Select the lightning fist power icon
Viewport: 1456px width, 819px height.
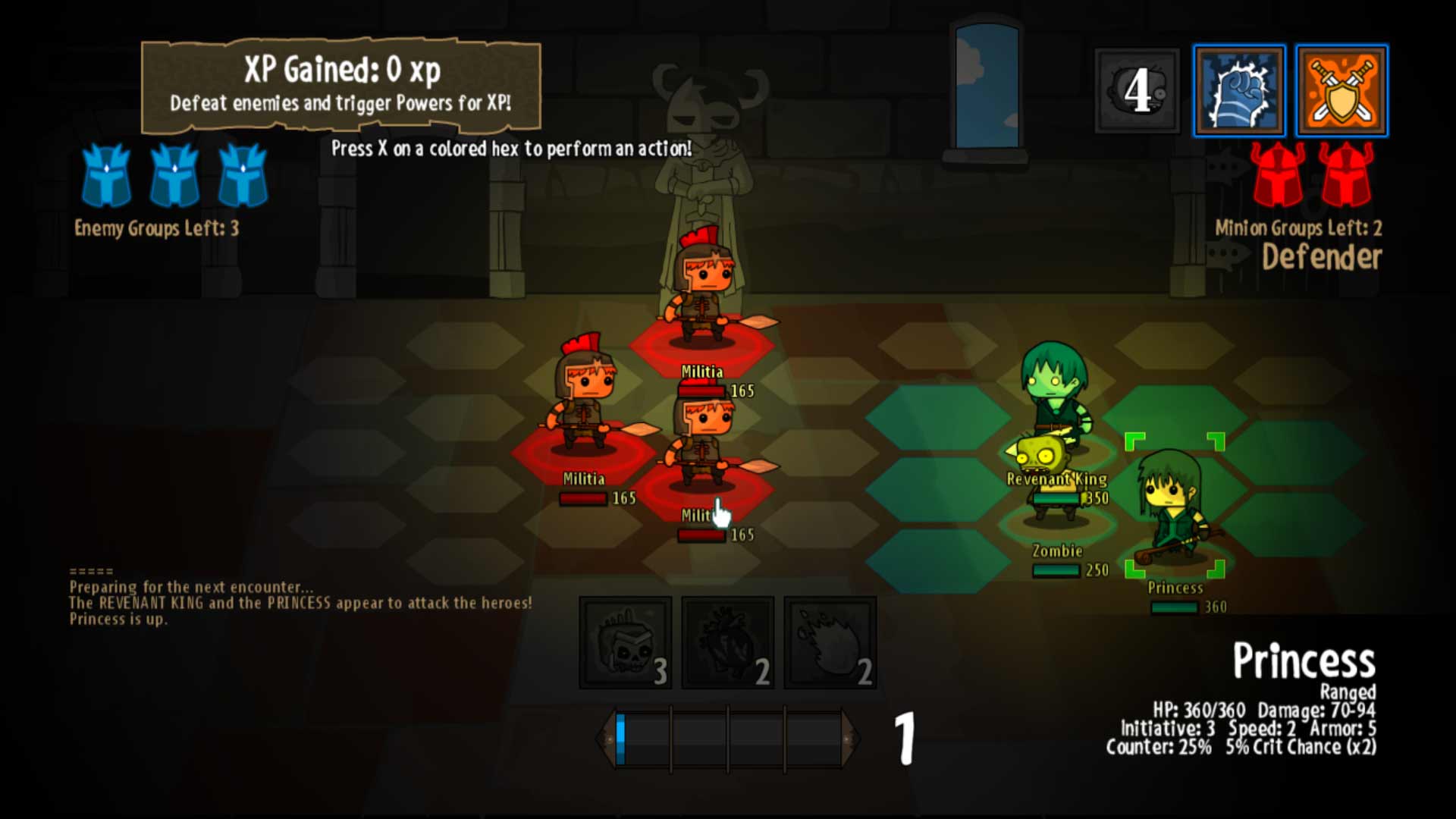1238,90
